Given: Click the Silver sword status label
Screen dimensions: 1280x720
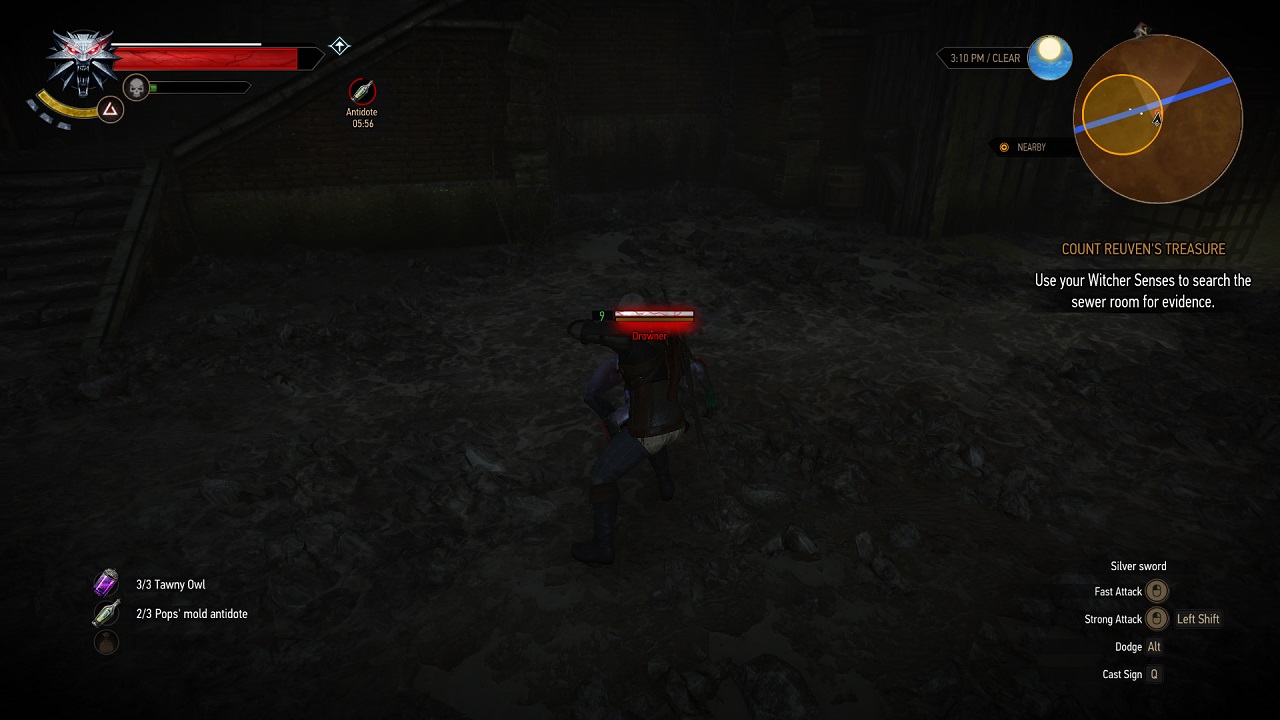Looking at the screenshot, I should (1138, 566).
